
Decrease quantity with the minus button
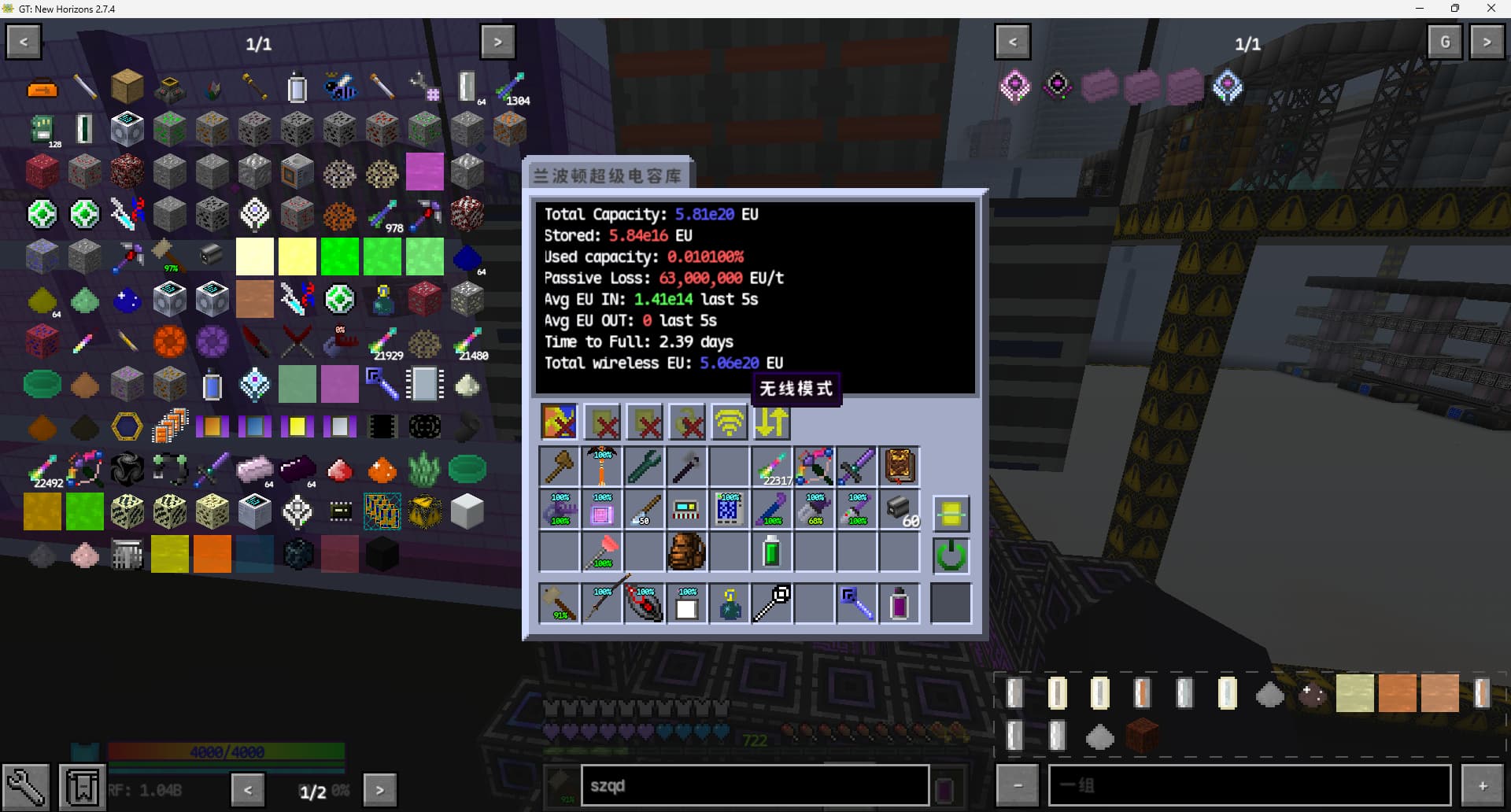pos(1018,785)
